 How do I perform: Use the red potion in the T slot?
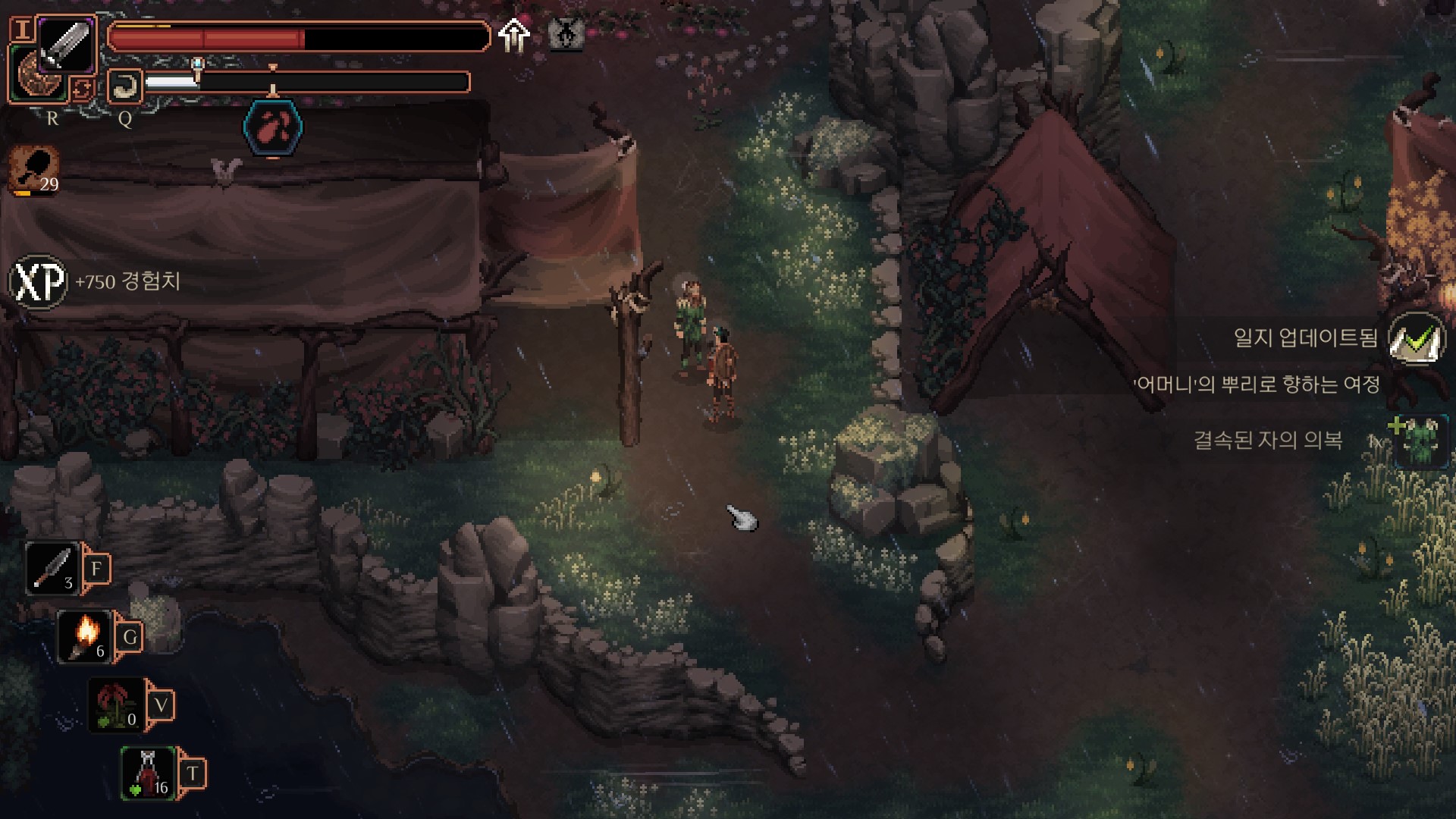(149, 773)
